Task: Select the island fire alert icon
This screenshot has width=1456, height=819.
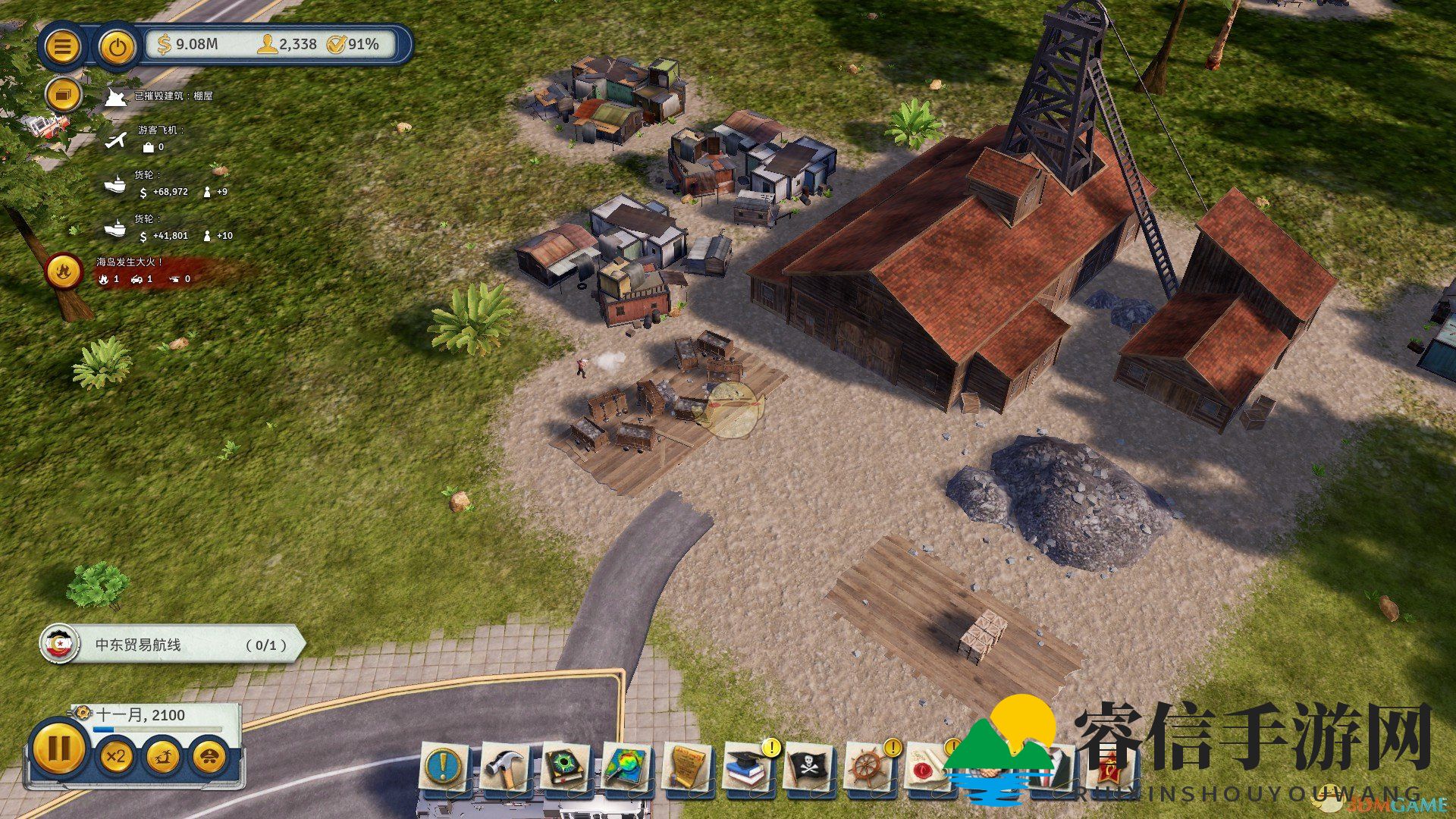Action: [64, 271]
